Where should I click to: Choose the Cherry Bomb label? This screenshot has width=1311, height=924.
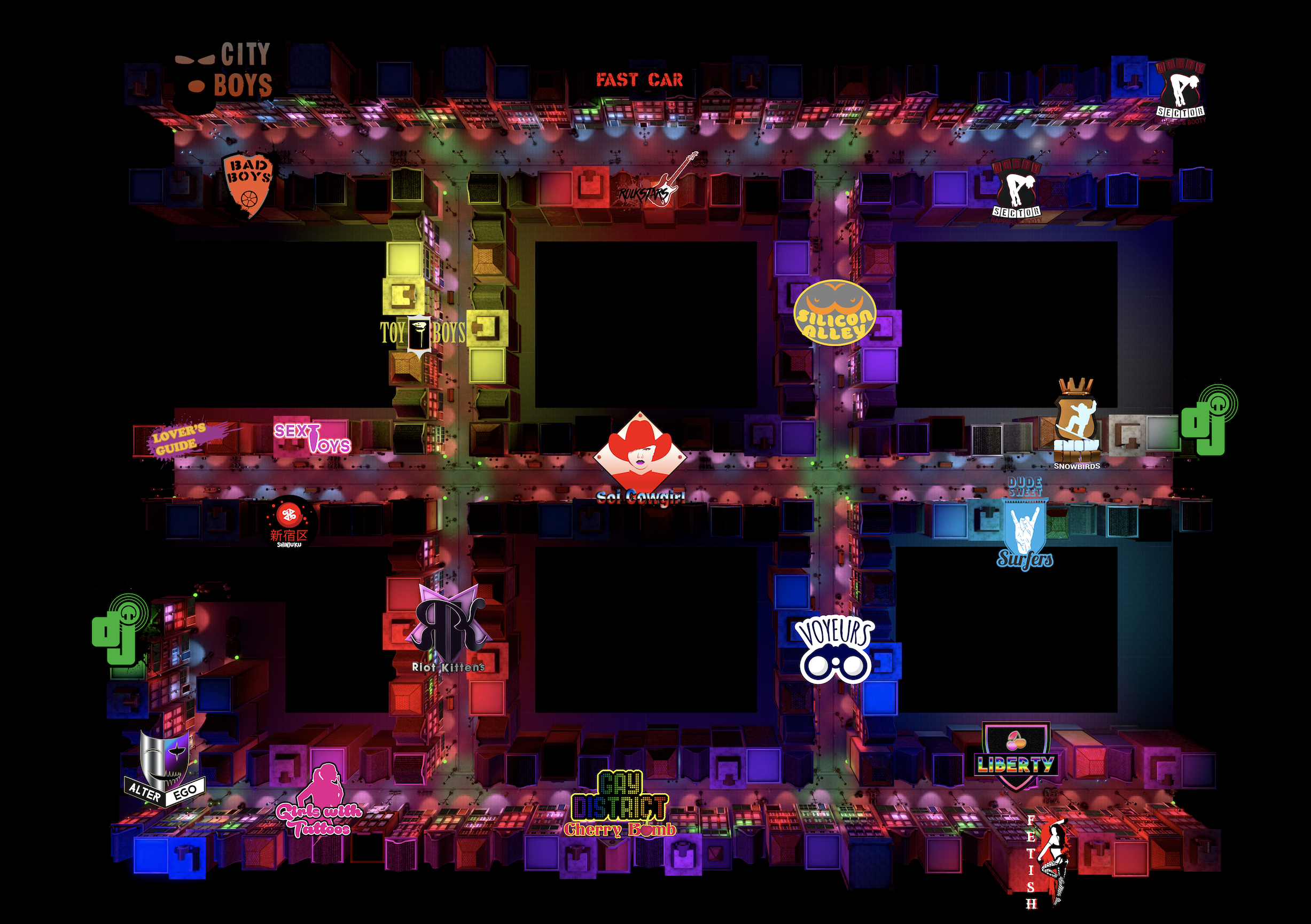click(x=620, y=830)
